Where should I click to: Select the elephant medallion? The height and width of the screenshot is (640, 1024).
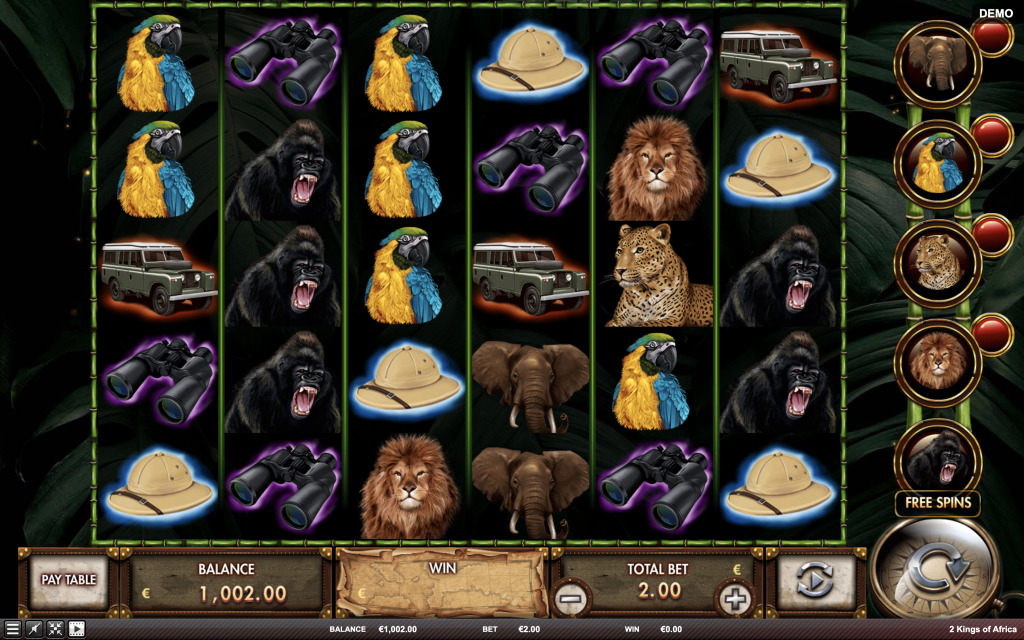(x=937, y=64)
